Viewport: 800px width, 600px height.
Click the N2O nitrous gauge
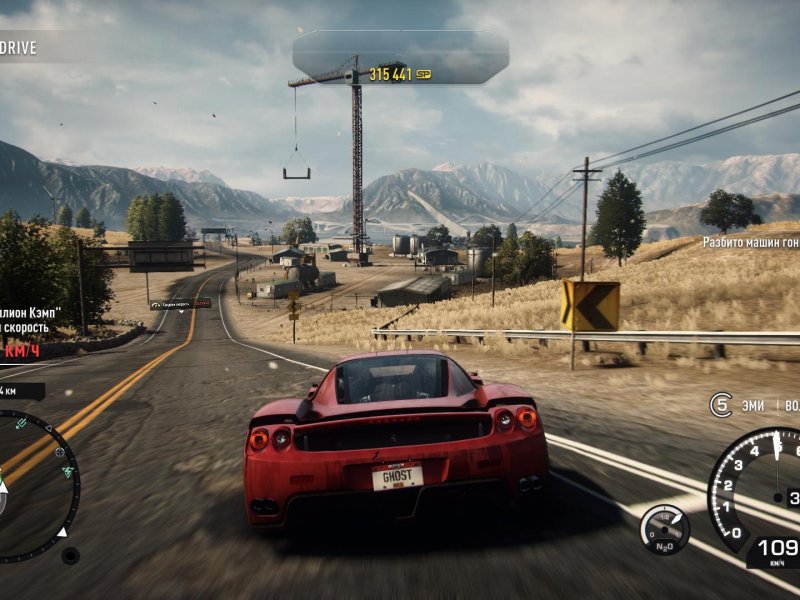click(x=664, y=528)
